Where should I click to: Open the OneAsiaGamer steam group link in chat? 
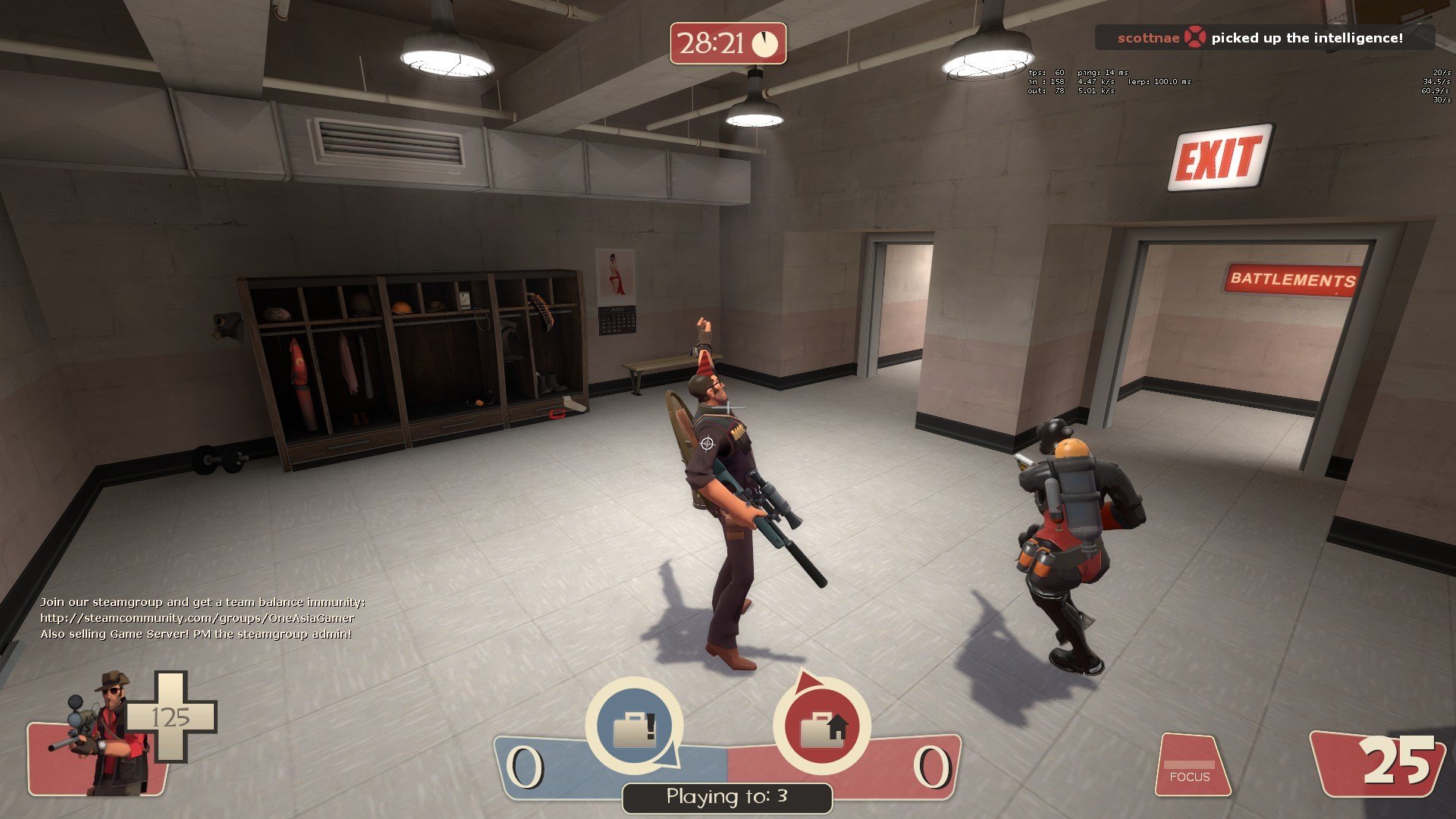(x=197, y=618)
